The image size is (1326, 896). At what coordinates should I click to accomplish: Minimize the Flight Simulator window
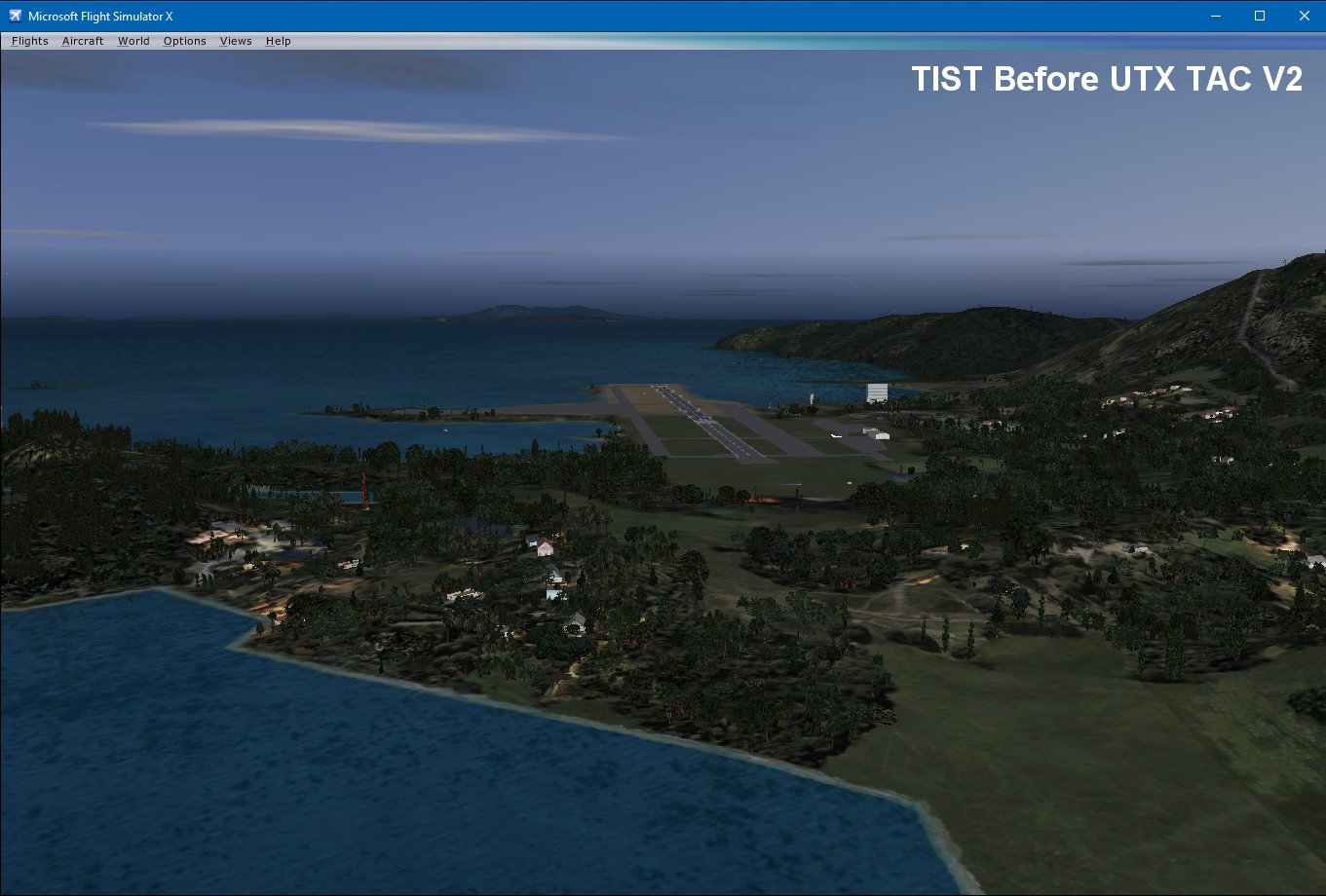click(1214, 16)
